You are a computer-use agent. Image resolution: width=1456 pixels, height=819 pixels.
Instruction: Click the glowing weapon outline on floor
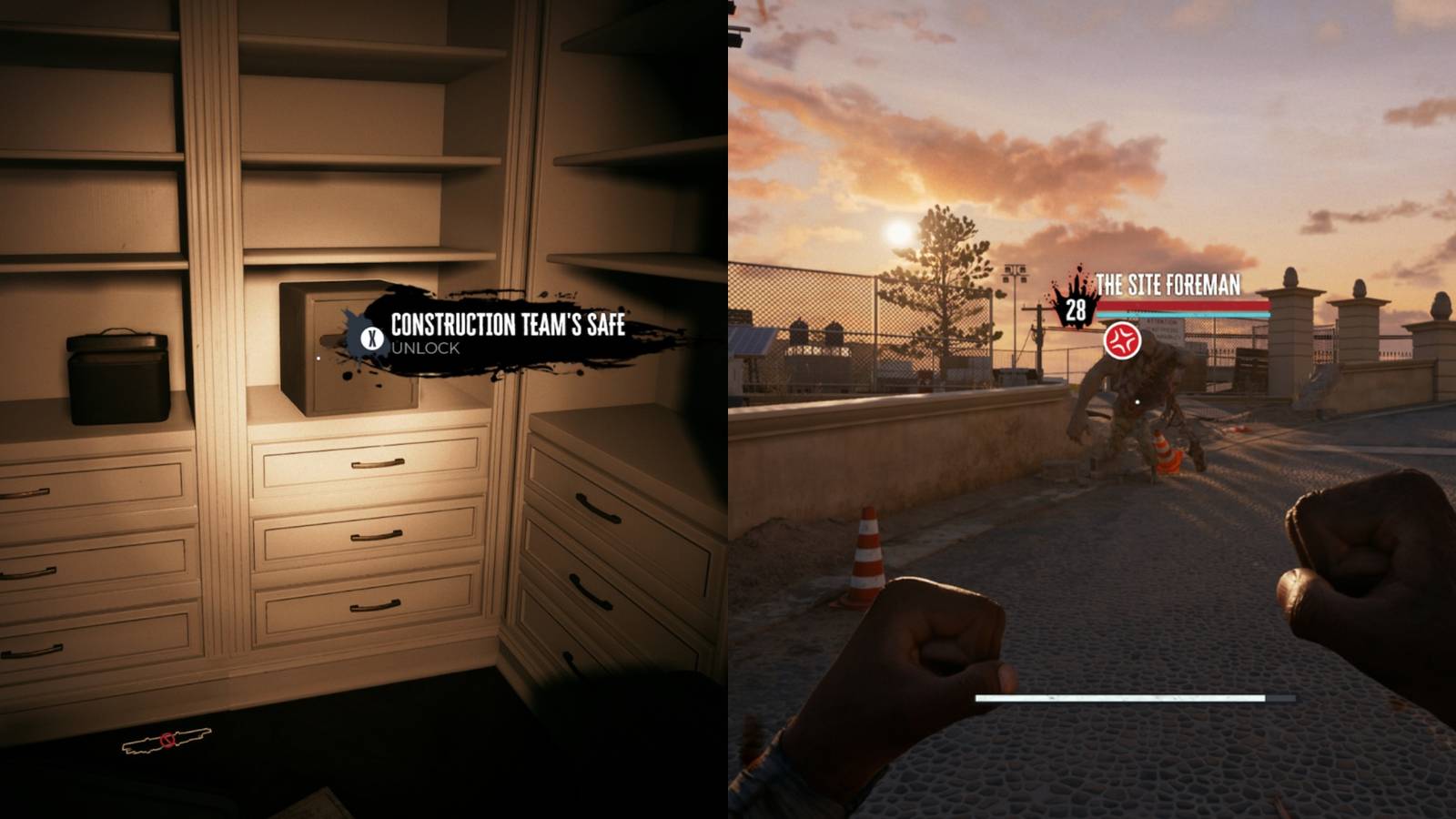click(x=166, y=742)
